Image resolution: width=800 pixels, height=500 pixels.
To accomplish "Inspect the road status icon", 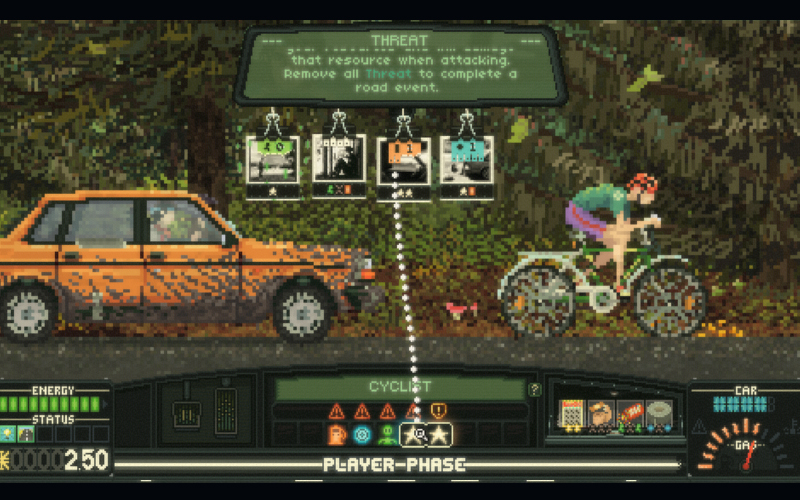I will coord(26,434).
